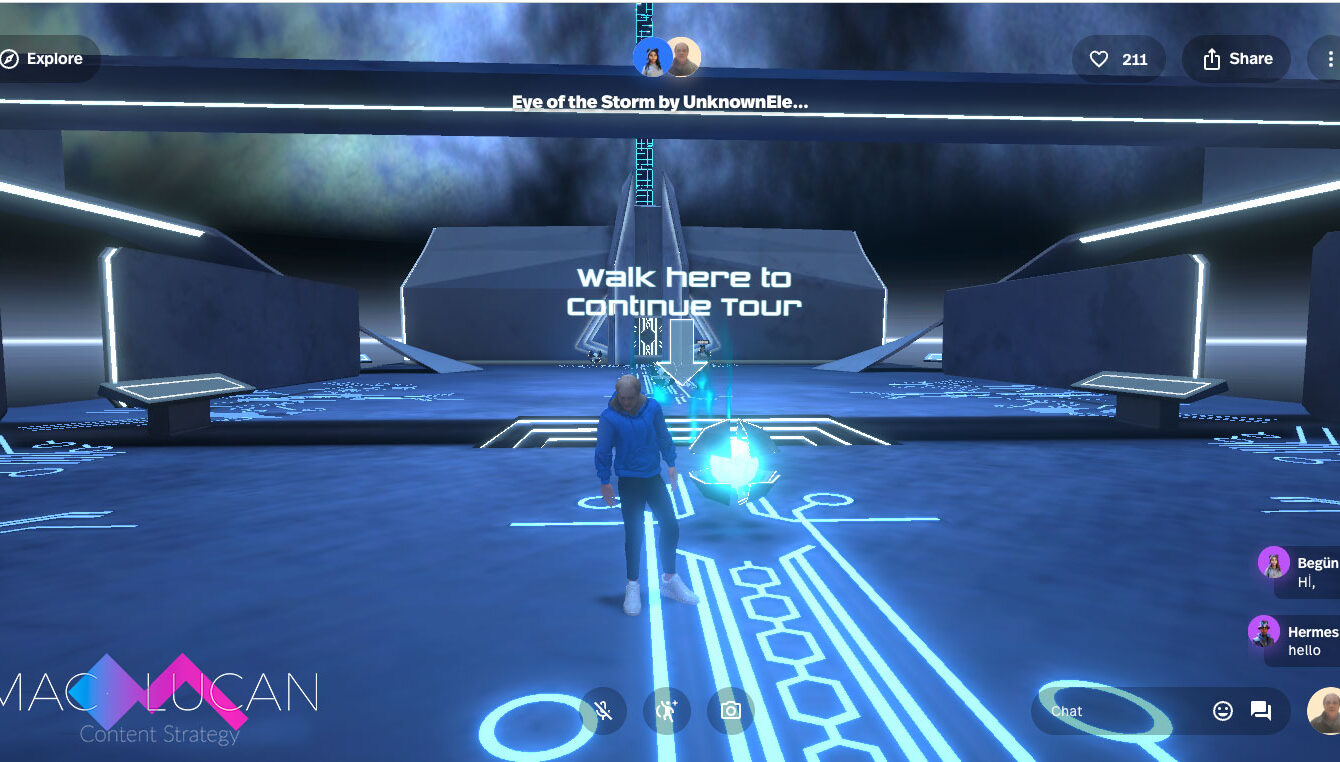Viewport: 1340px width, 762px height.
Task: Open the chat messages panel
Action: (1261, 711)
